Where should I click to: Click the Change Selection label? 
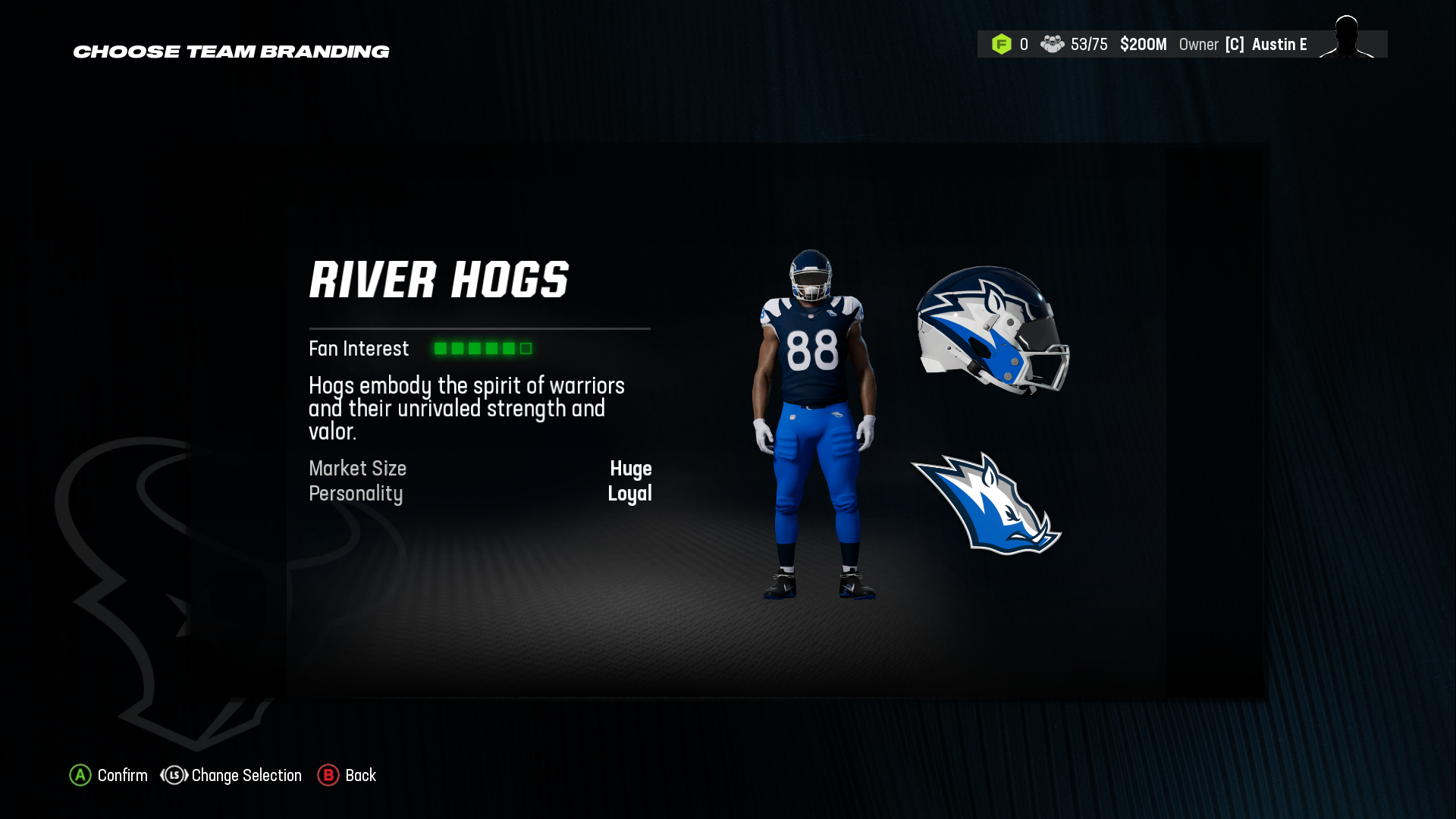coord(246,776)
